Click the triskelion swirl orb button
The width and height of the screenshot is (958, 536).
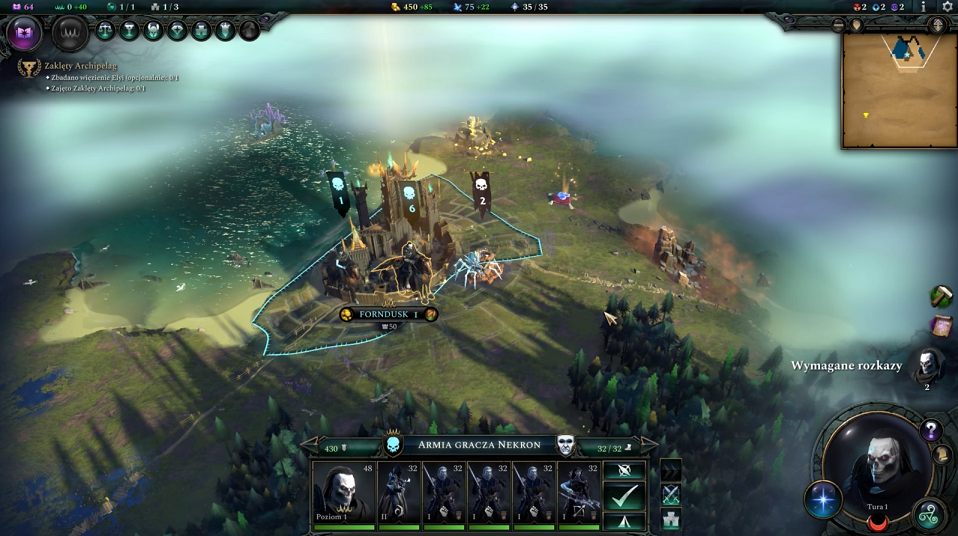tap(929, 514)
